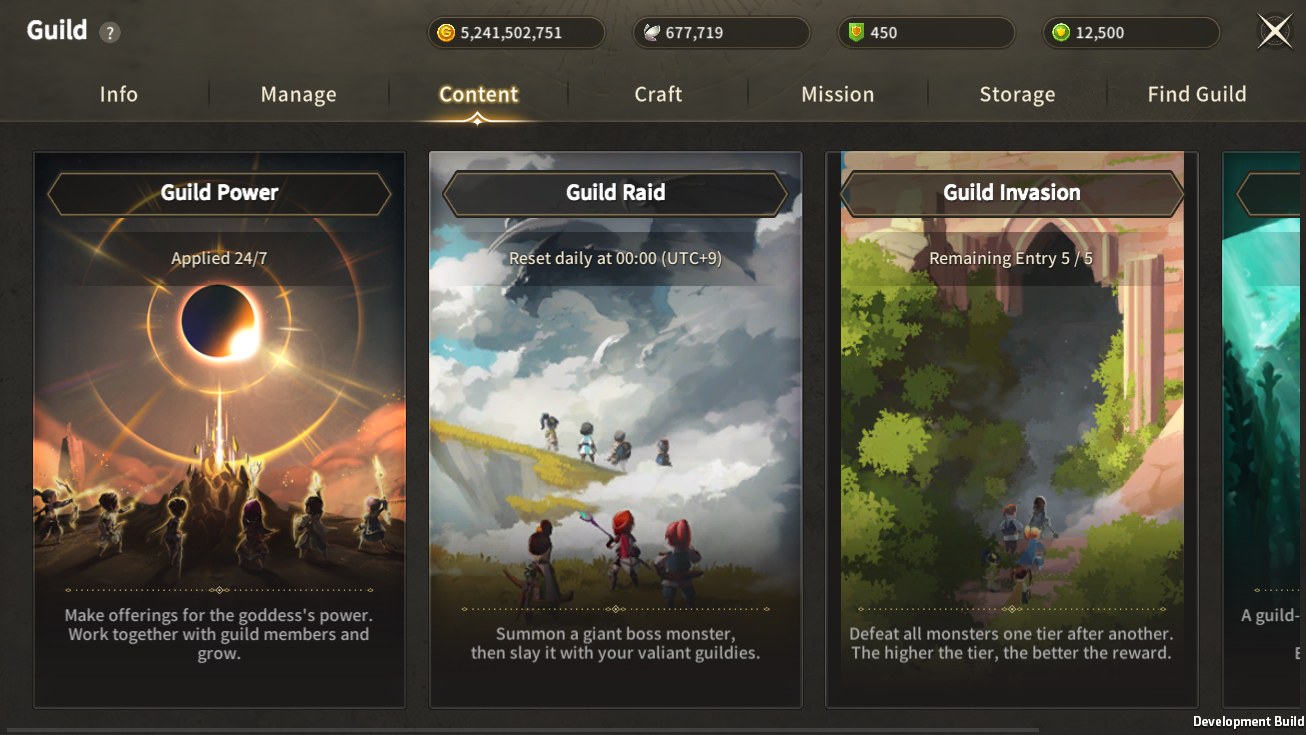Switch to the Manage tab
The height and width of the screenshot is (735, 1306).
(298, 94)
